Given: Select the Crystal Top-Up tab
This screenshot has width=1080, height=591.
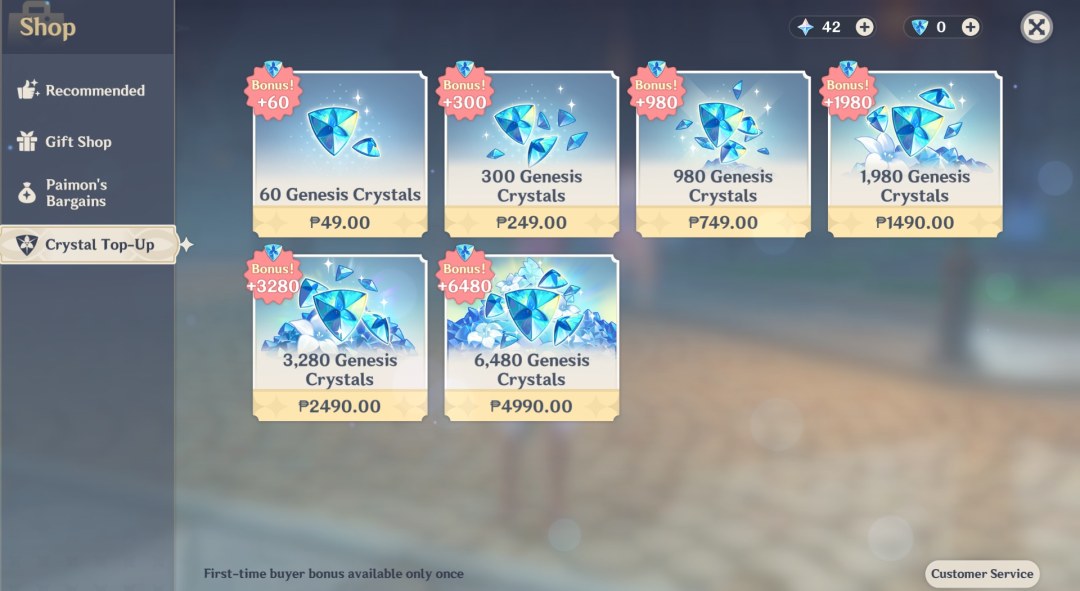Looking at the screenshot, I should coord(88,245).
